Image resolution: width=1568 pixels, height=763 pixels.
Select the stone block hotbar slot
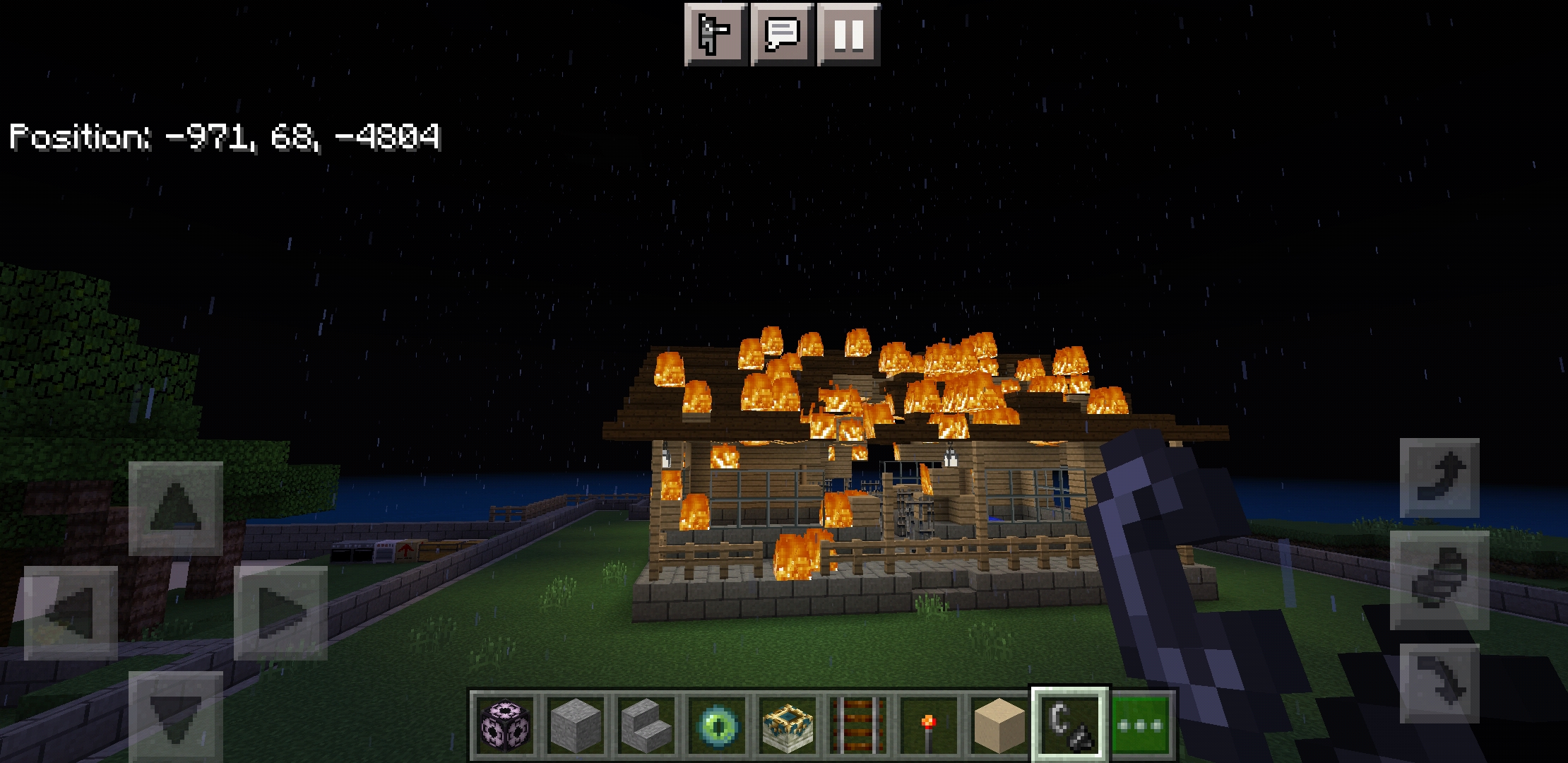575,726
